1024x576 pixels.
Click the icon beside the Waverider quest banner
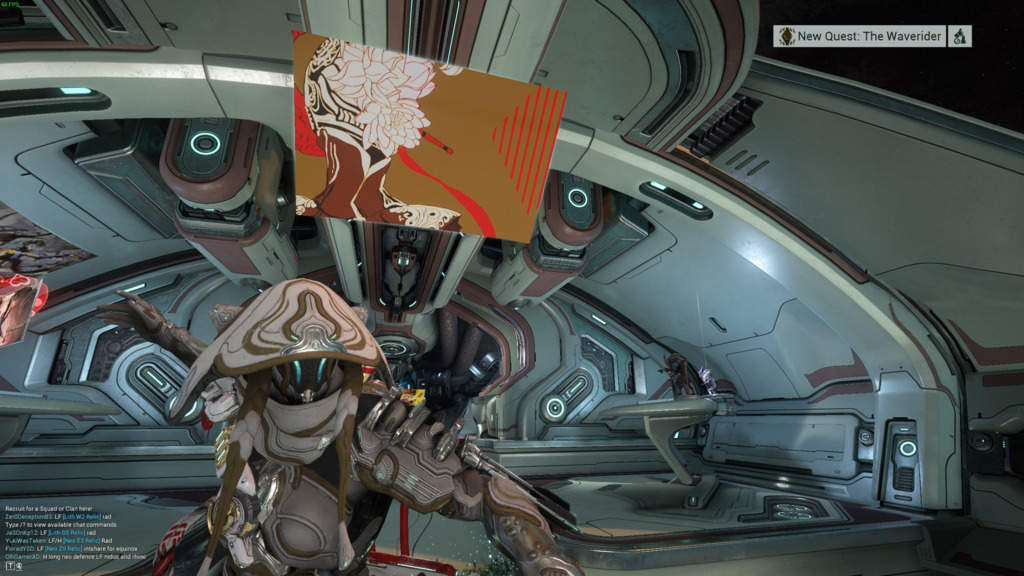(x=959, y=36)
